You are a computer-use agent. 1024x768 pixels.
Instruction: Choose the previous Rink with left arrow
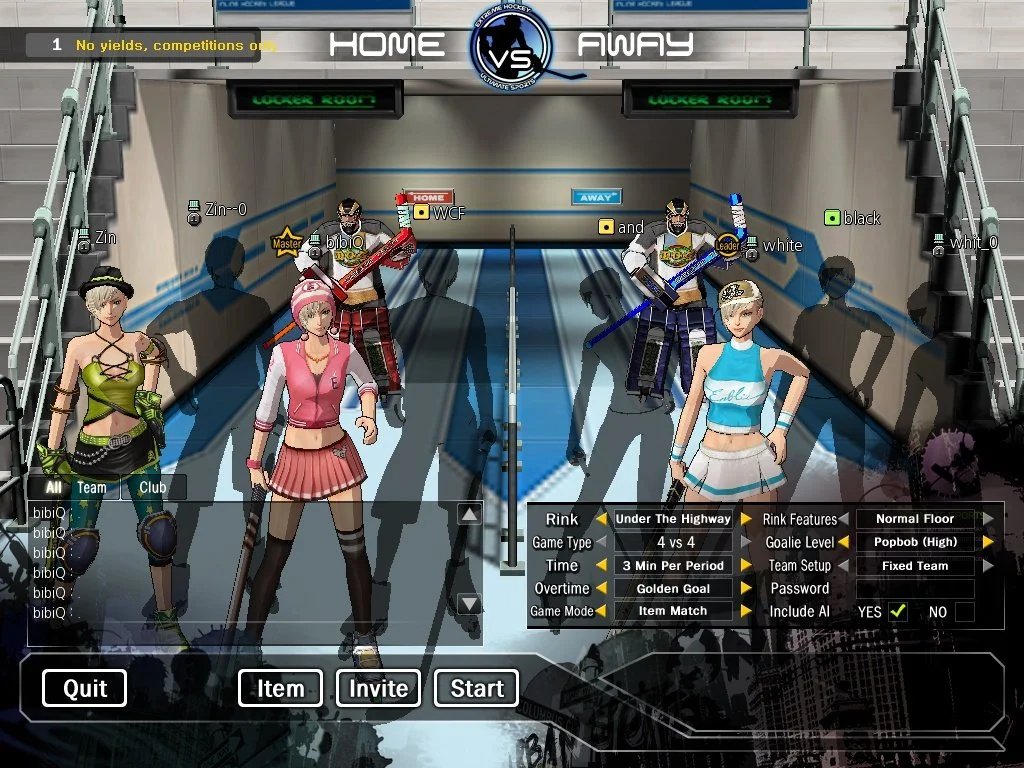pos(601,519)
